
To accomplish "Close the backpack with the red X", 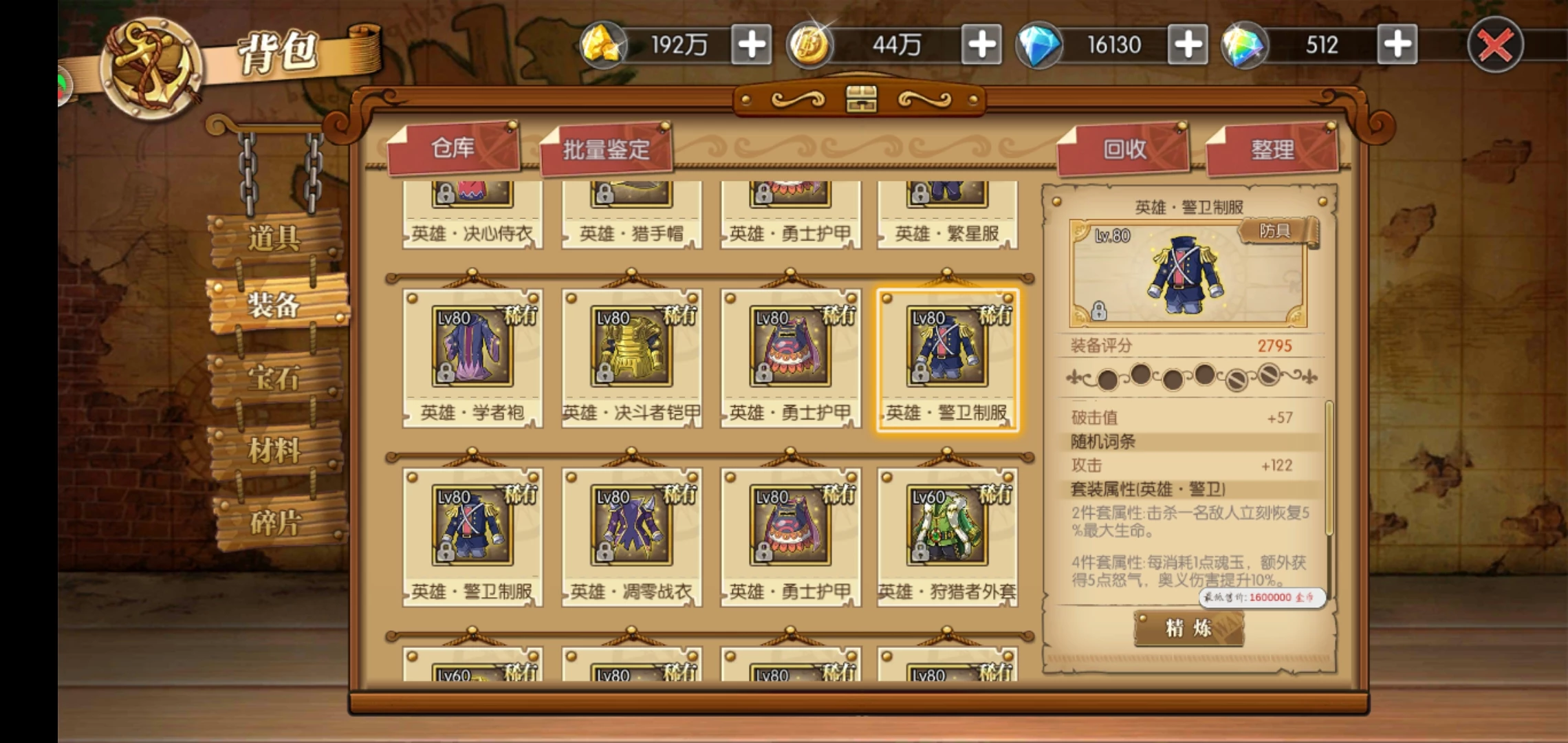I will tap(1495, 45).
